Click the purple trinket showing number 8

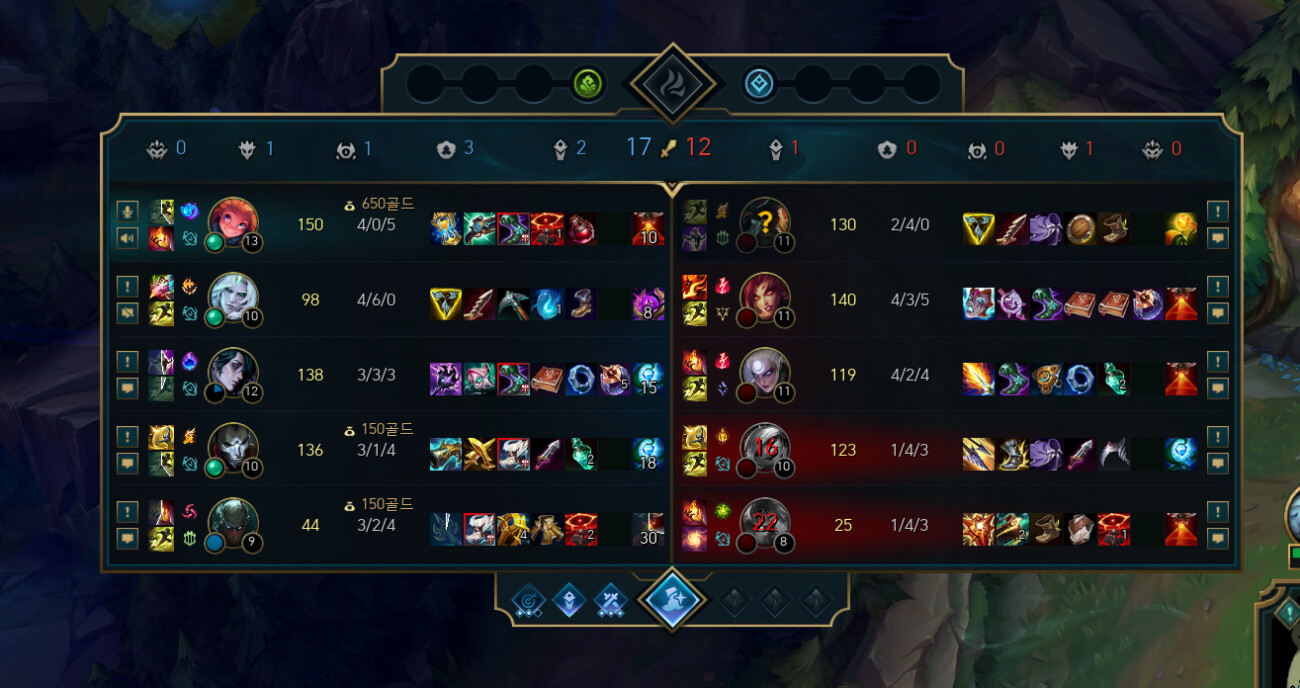(648, 303)
